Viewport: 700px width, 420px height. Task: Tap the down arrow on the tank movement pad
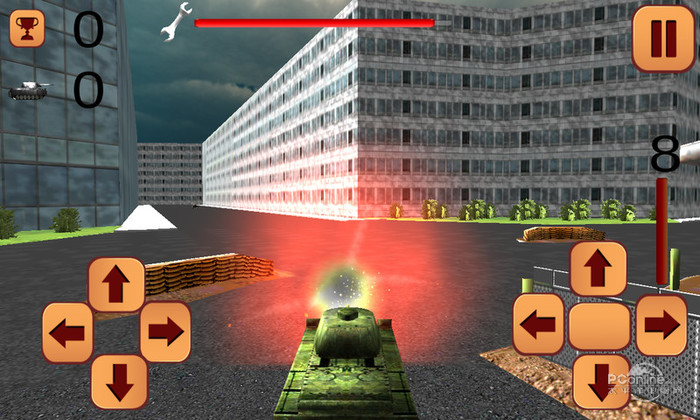tap(119, 381)
